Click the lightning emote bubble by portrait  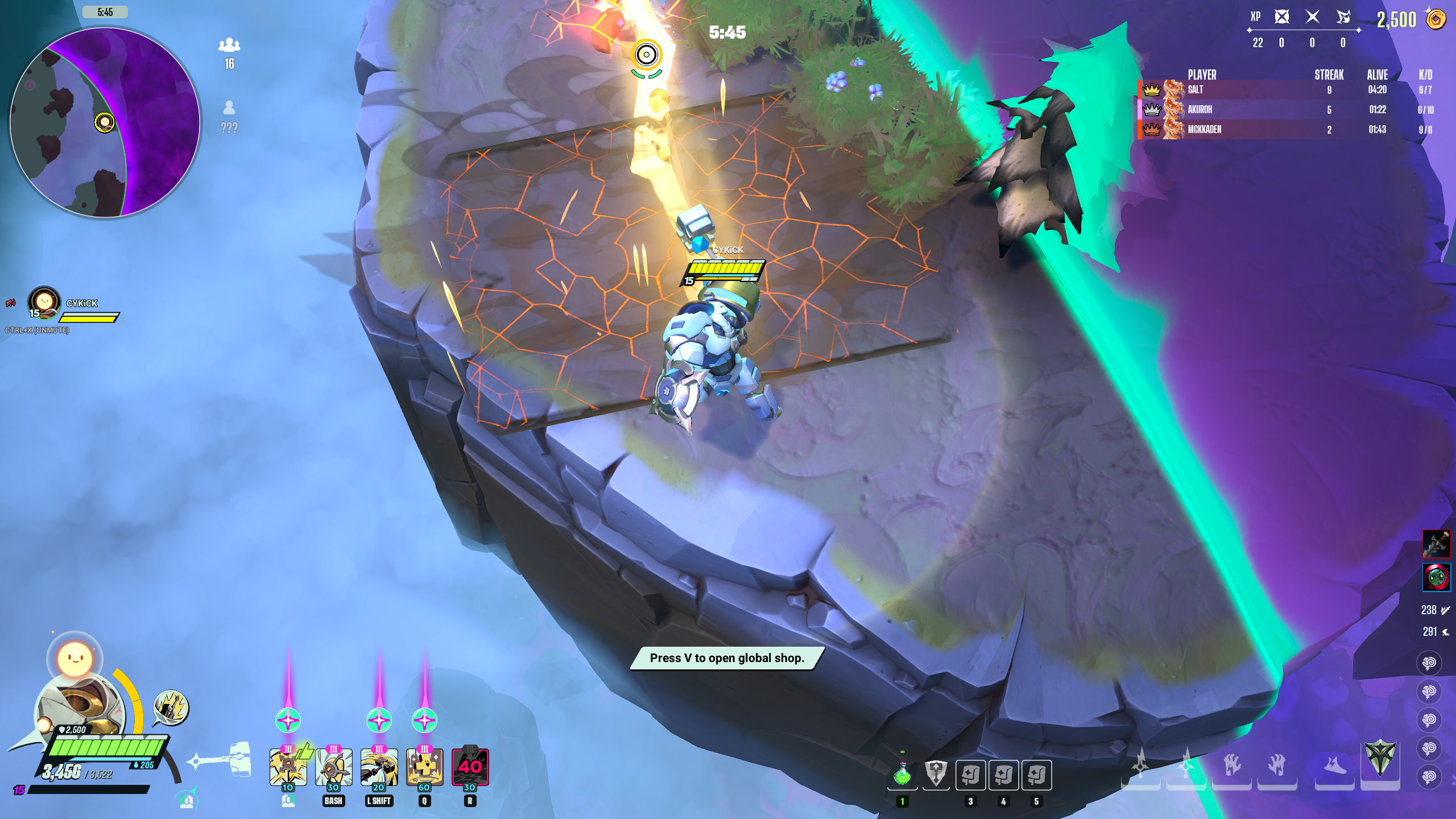(x=171, y=708)
